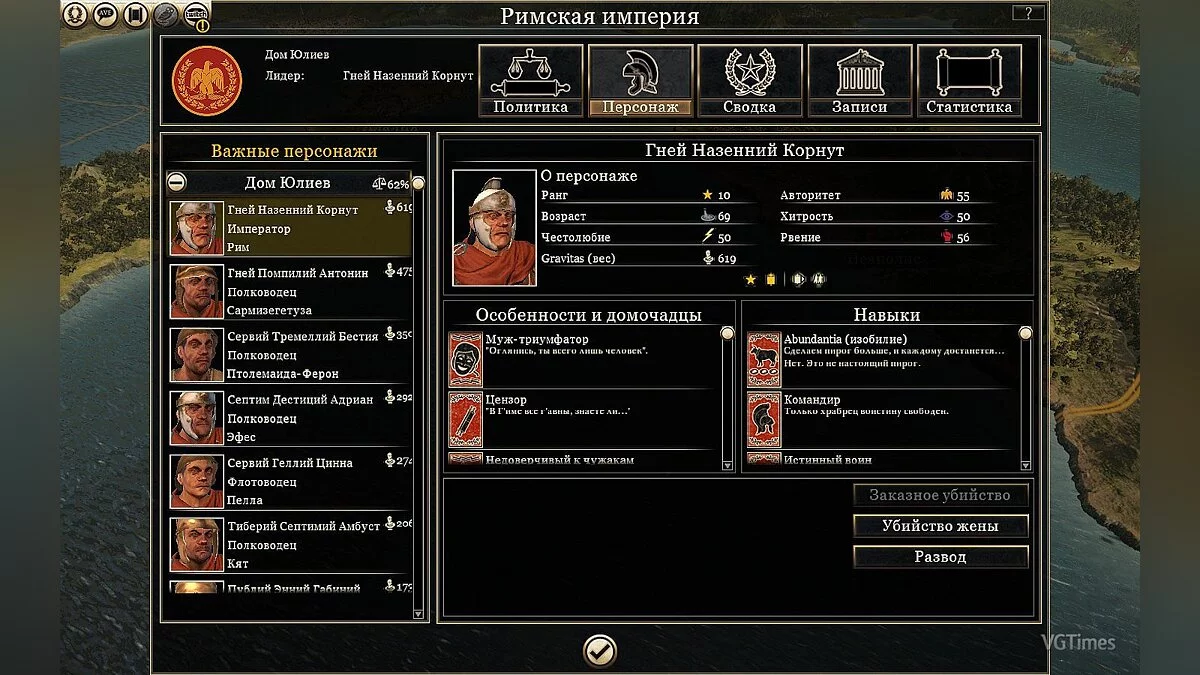Select Тиберий Септимий Амбуст row
Screen dimensions: 1200x675
tap(290, 544)
